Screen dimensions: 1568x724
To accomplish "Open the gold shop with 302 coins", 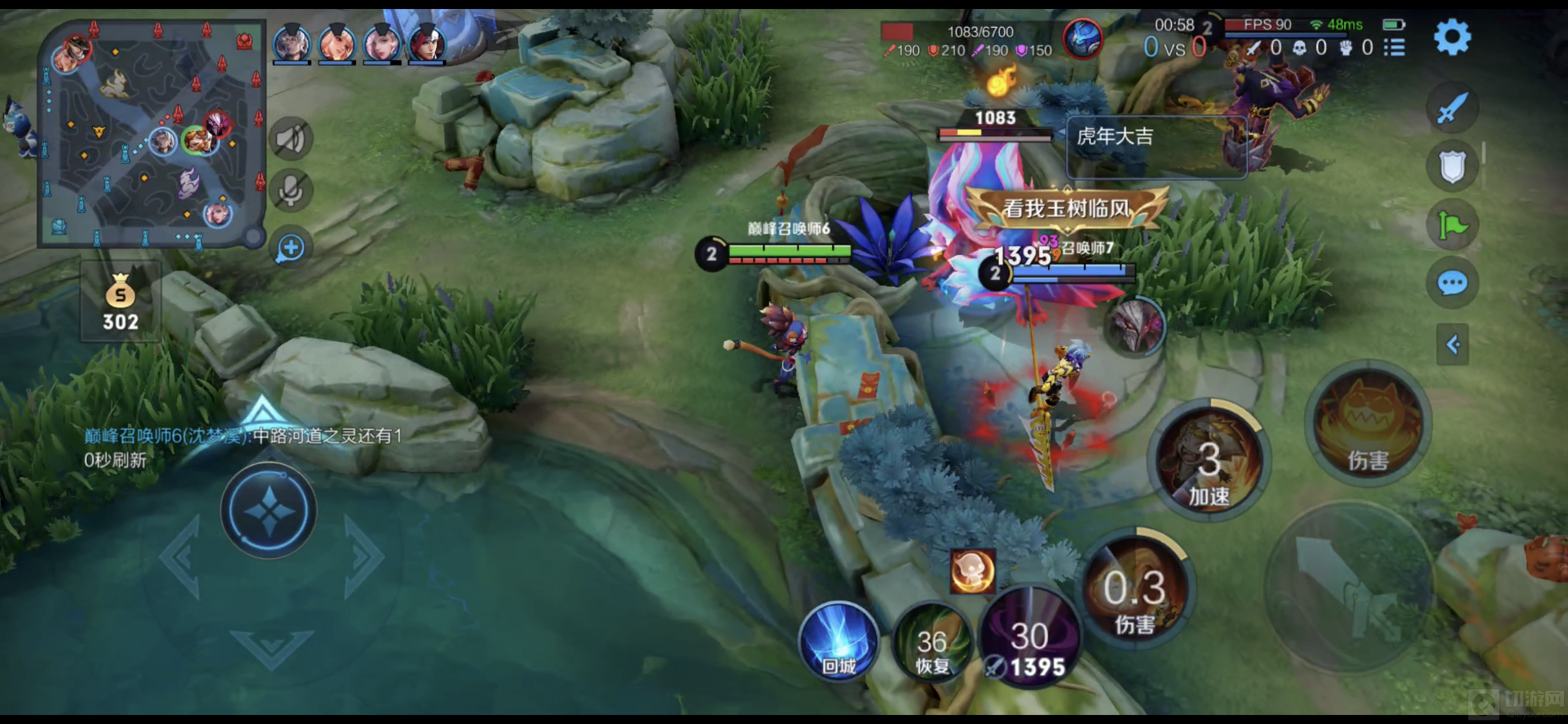I will click(120, 302).
